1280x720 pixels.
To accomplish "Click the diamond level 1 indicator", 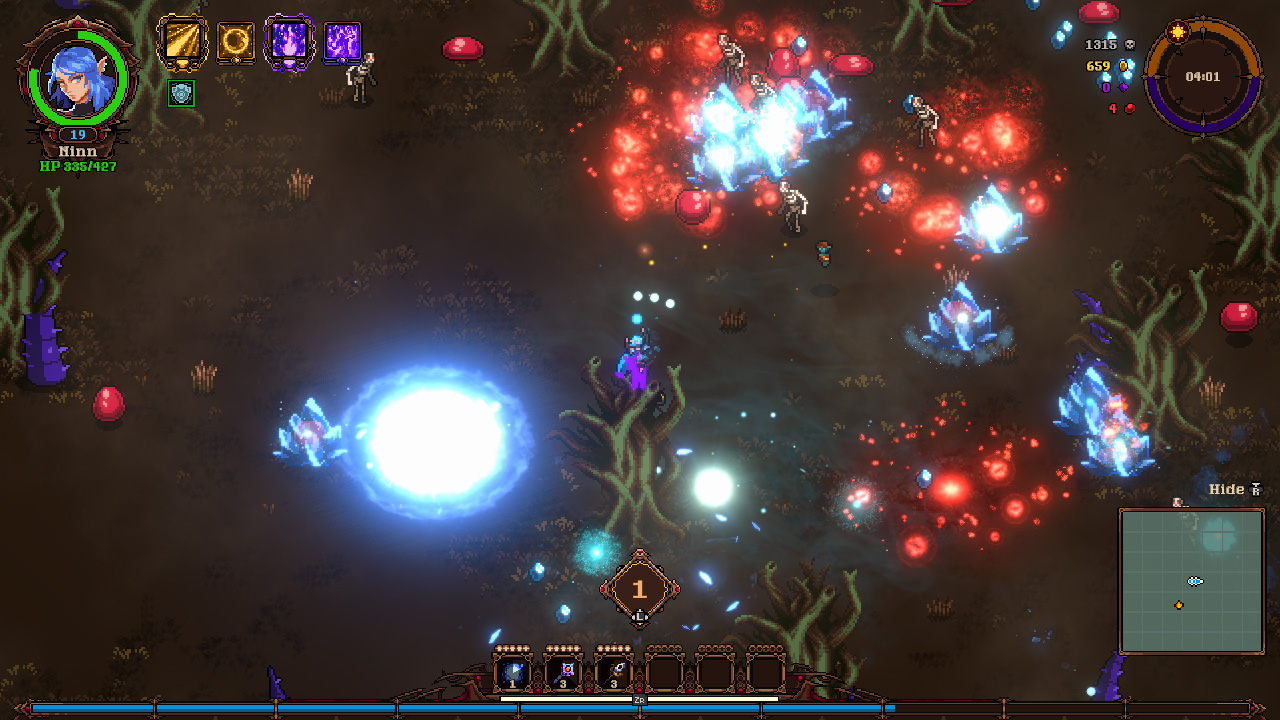I will click(641, 588).
